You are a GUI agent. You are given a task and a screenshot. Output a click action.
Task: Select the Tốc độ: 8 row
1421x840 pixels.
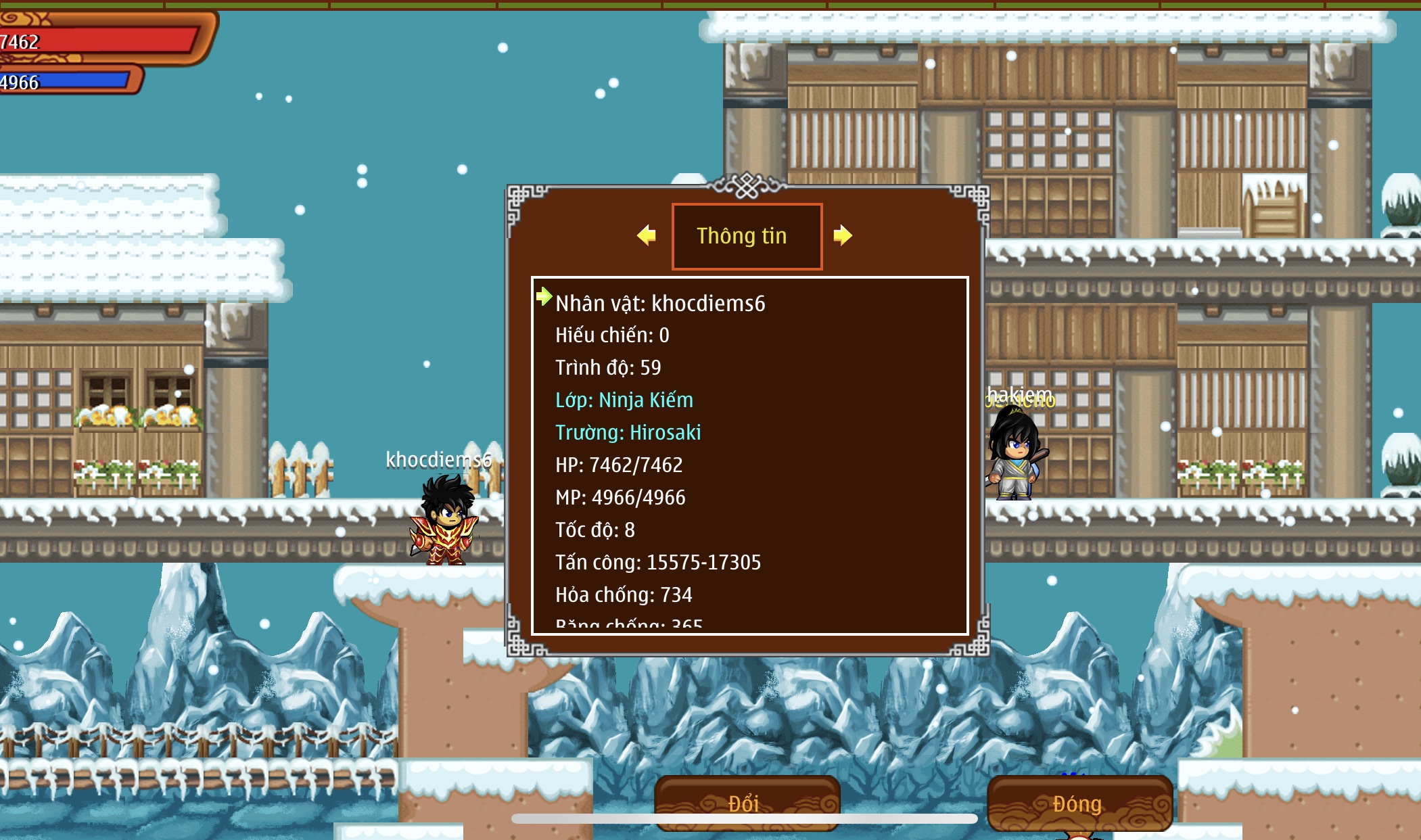(x=595, y=530)
